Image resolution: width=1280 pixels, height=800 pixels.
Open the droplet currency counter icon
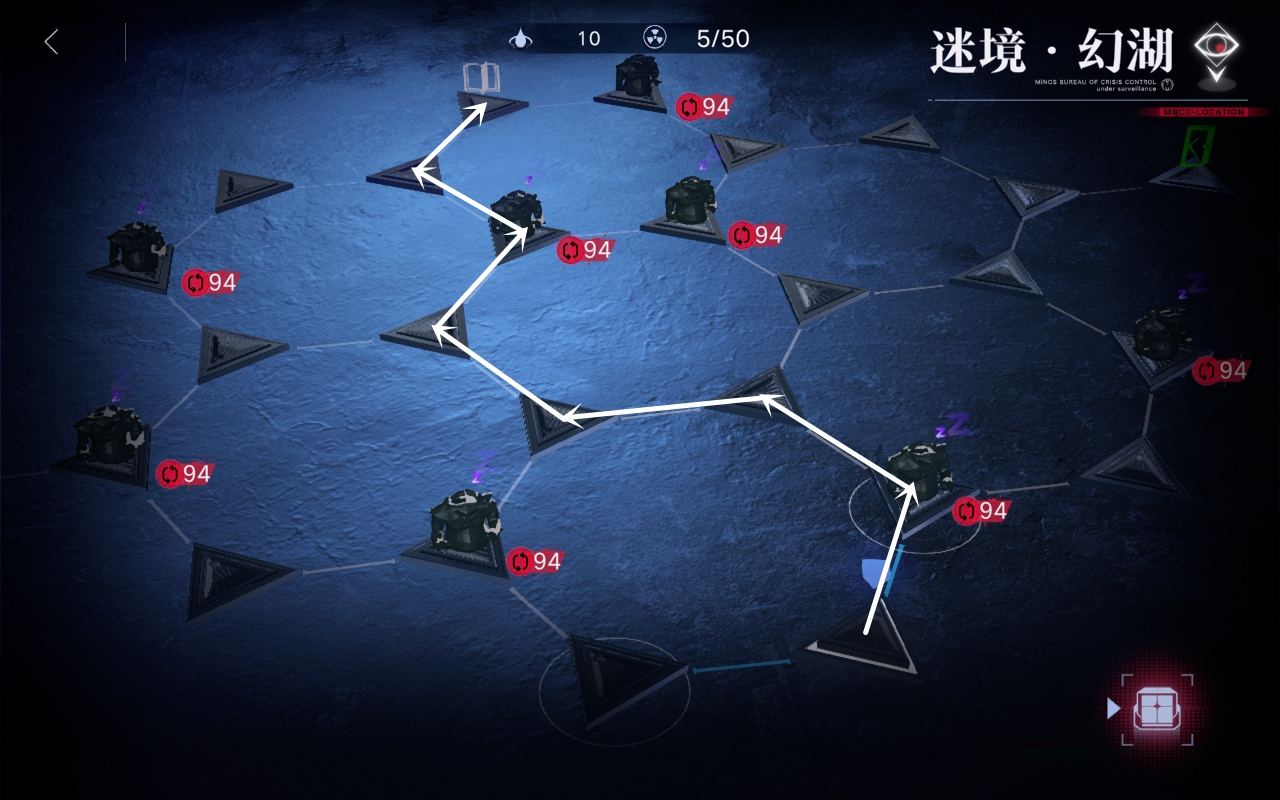coord(522,40)
